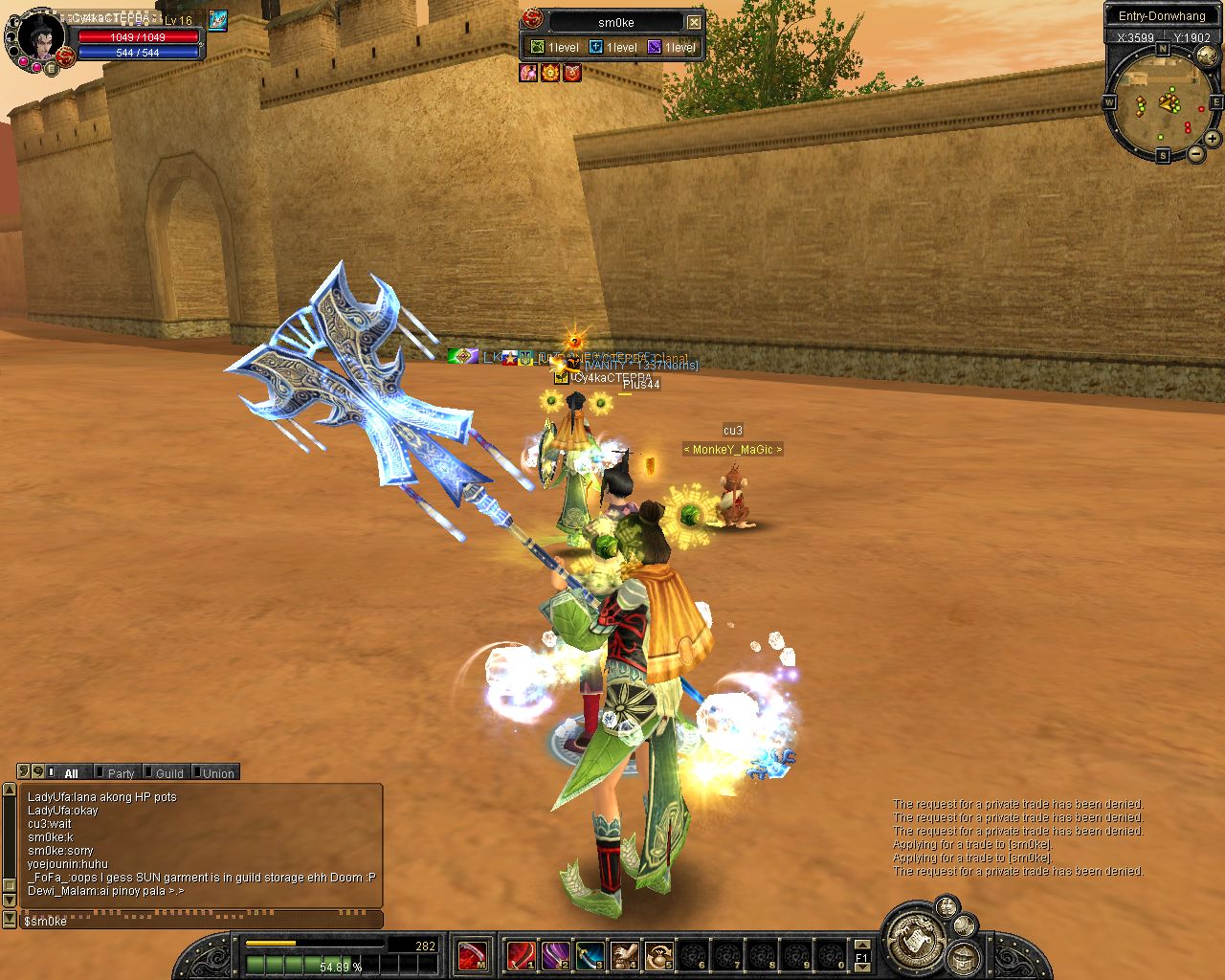Zoom out the minimap with minus button
Viewport: 1225px width, 980px height.
(1196, 153)
